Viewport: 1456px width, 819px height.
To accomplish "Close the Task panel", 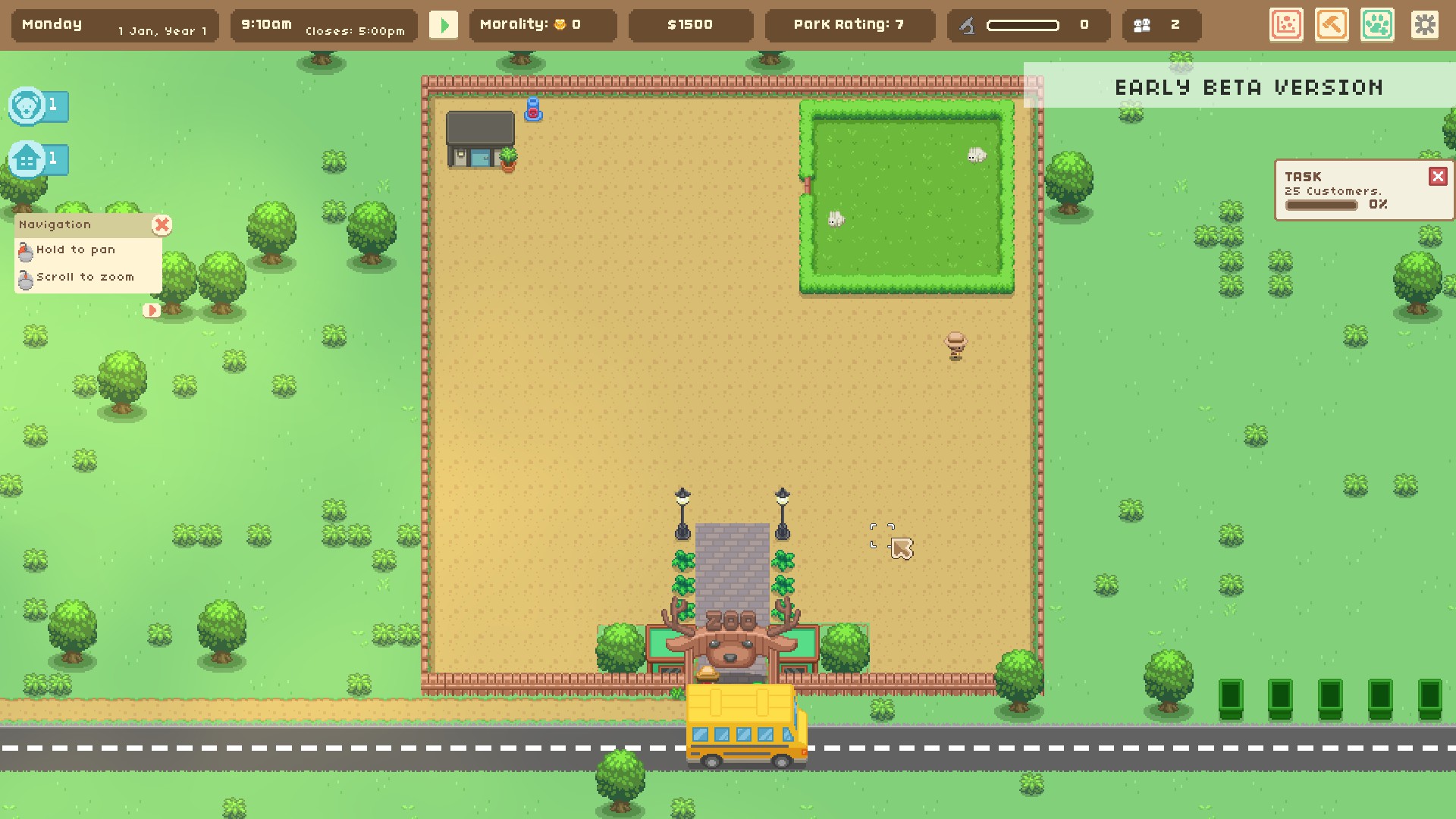I will pyautogui.click(x=1439, y=175).
